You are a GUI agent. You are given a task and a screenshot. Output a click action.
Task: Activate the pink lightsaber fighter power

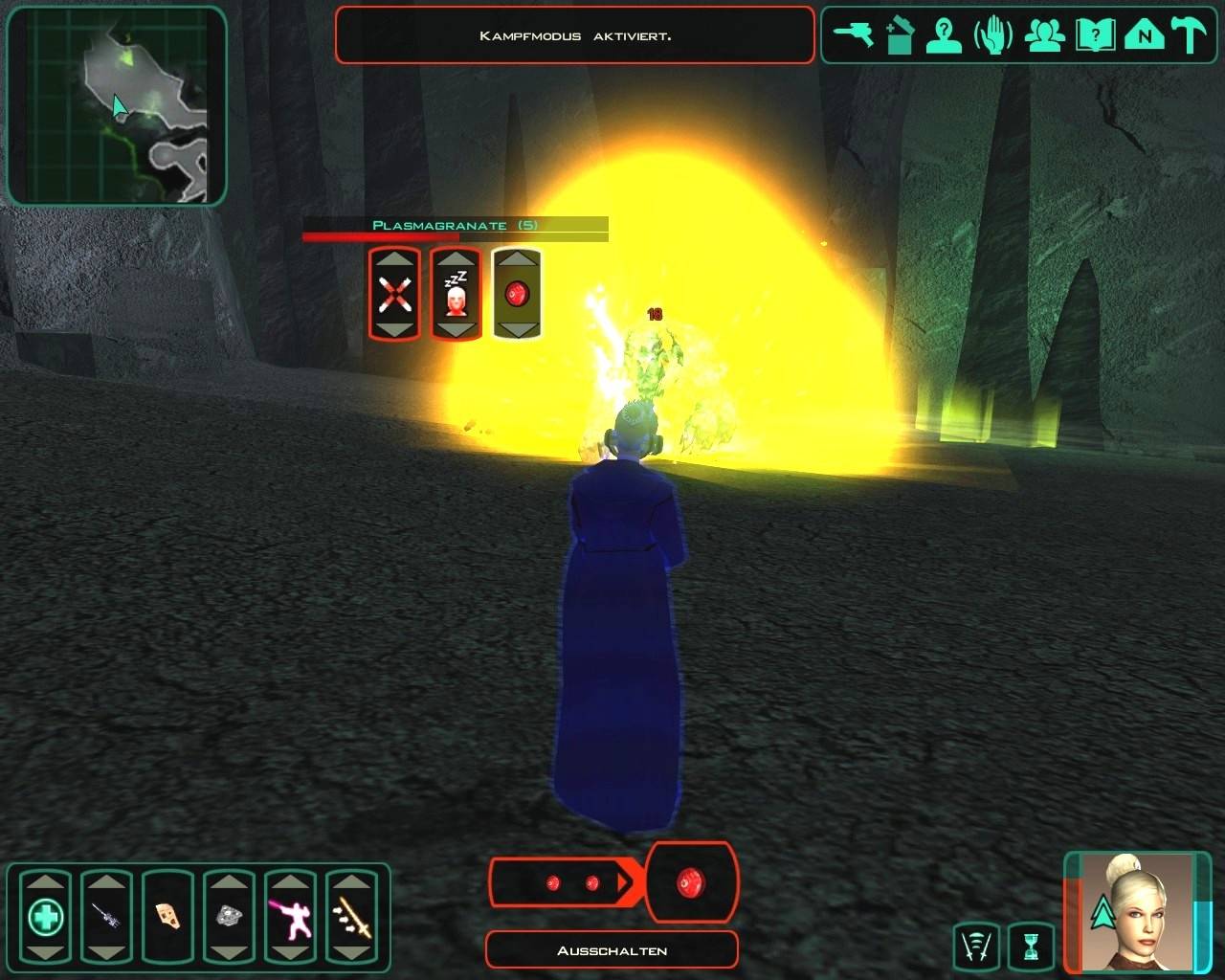coord(290,918)
